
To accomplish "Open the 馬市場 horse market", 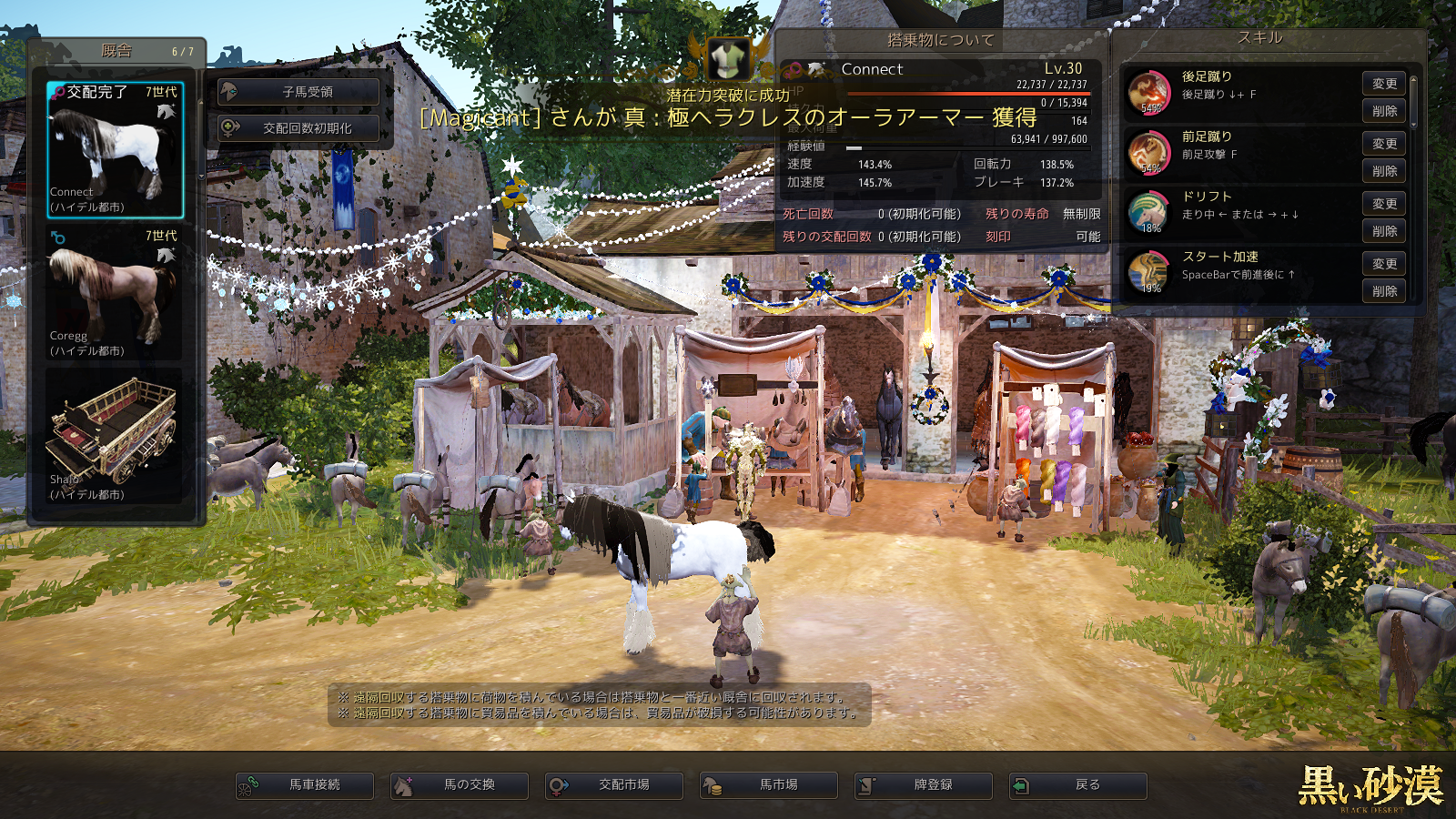I will point(769,784).
